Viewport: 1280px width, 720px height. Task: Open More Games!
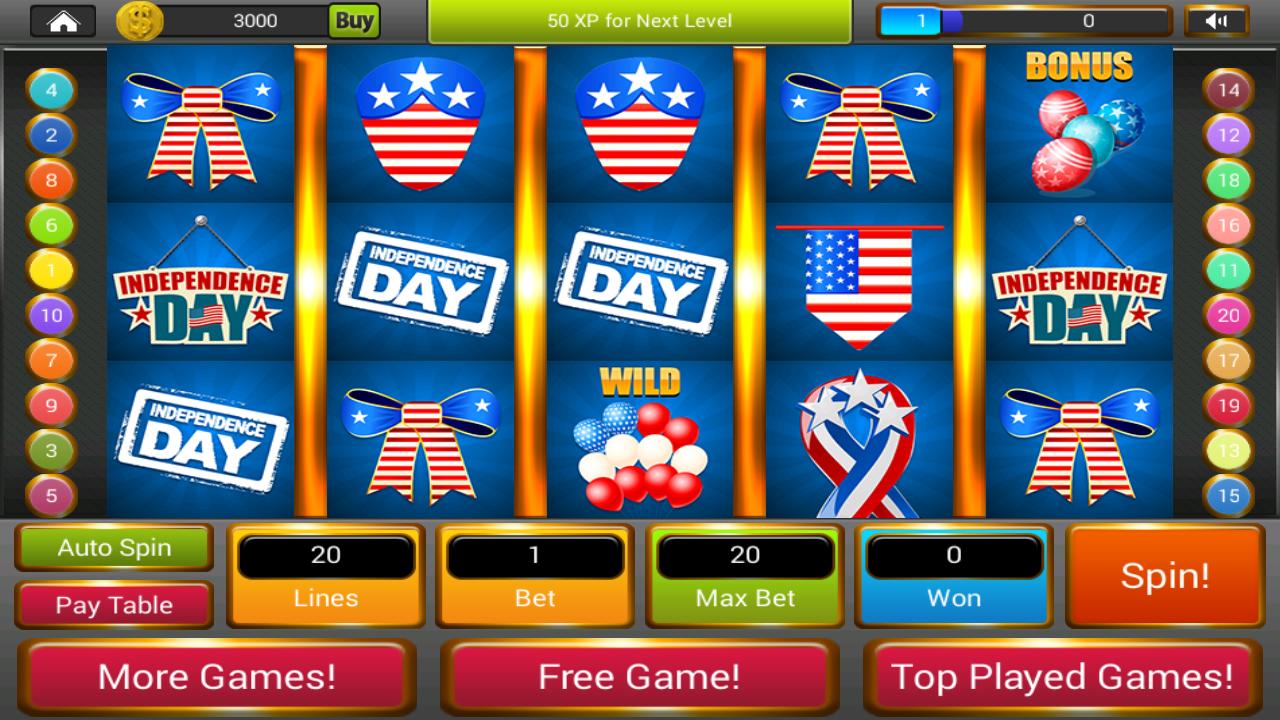tap(214, 677)
